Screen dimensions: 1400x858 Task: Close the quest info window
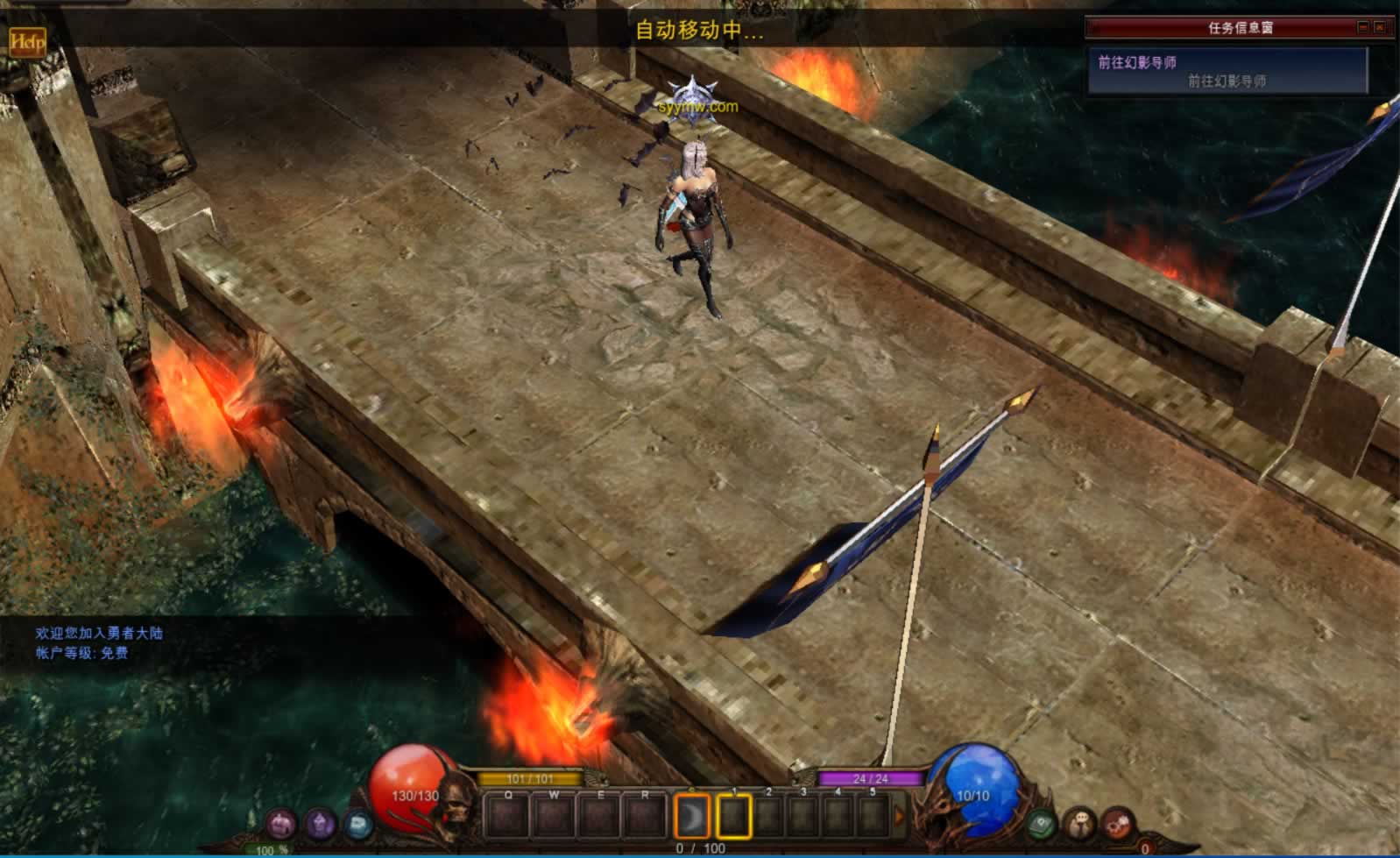(x=1379, y=28)
